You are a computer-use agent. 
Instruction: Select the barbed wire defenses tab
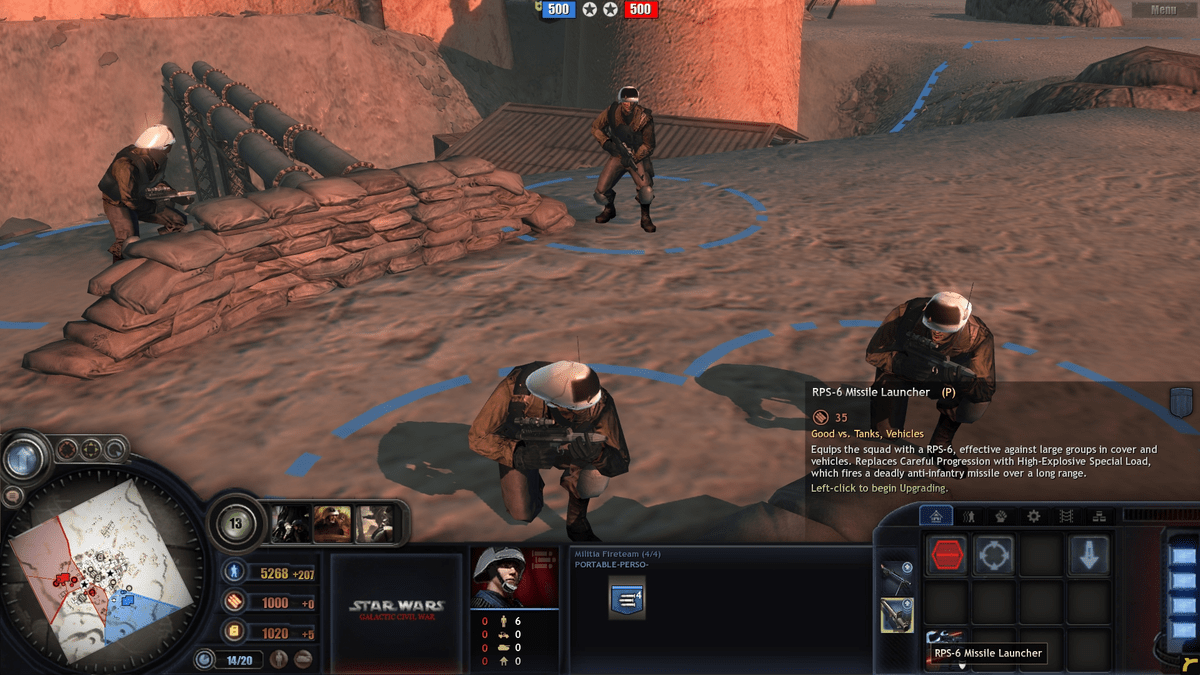point(1066,516)
